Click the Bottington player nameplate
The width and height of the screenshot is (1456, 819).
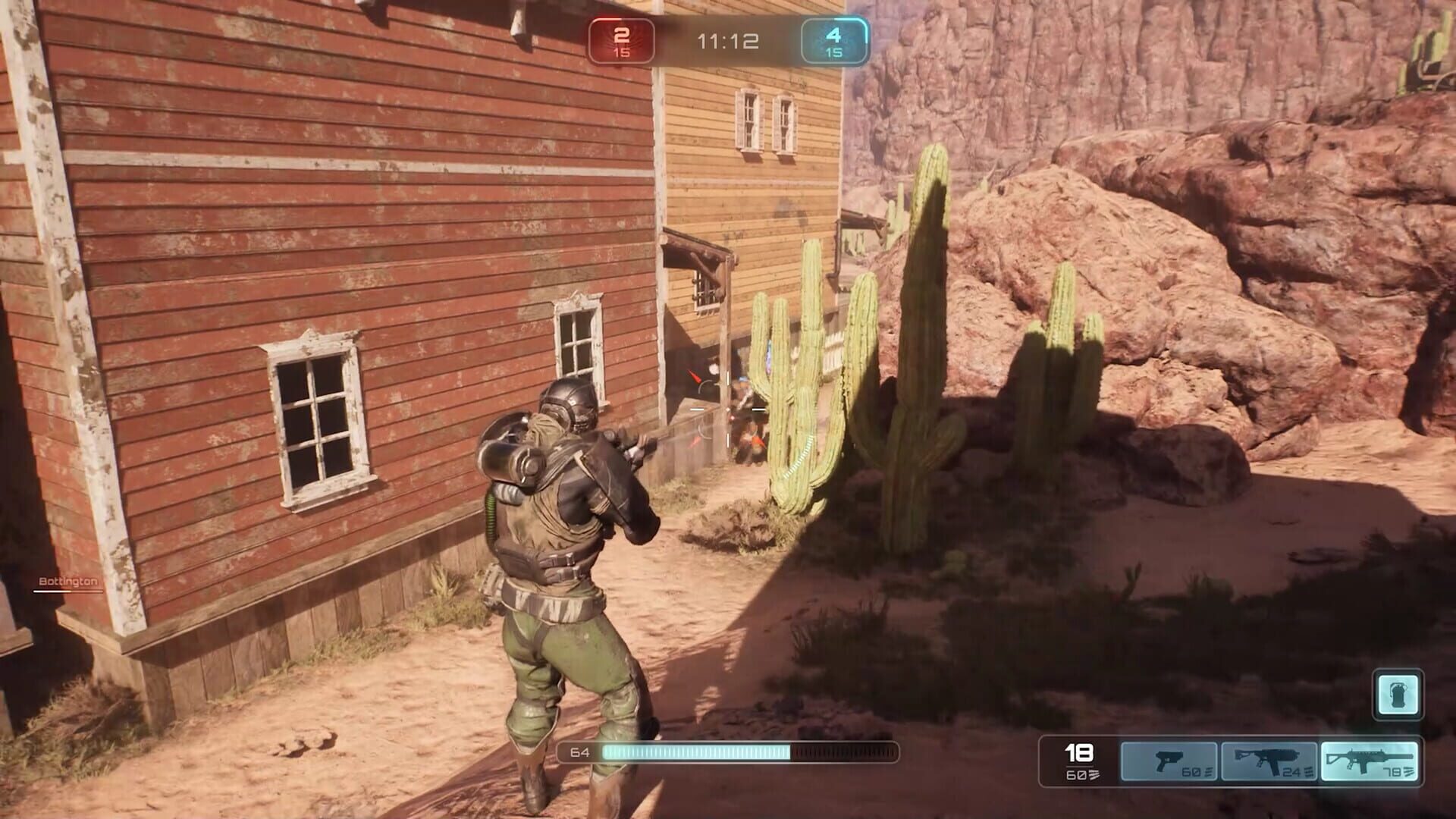[x=66, y=582]
